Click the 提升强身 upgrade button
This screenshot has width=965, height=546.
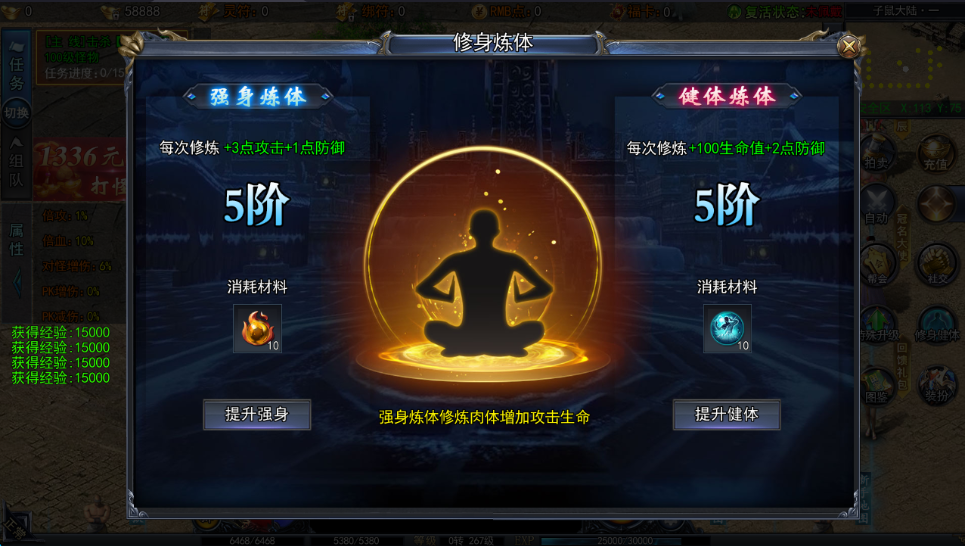(x=257, y=414)
